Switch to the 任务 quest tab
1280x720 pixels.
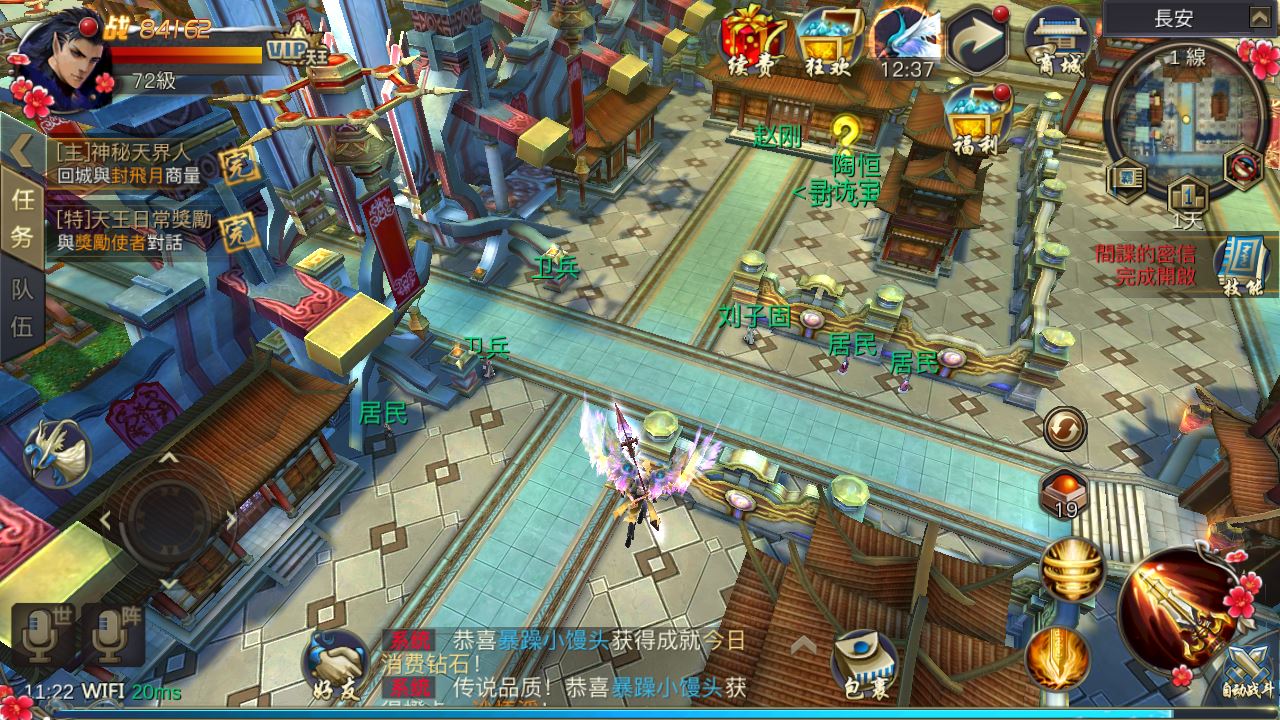[x=22, y=217]
